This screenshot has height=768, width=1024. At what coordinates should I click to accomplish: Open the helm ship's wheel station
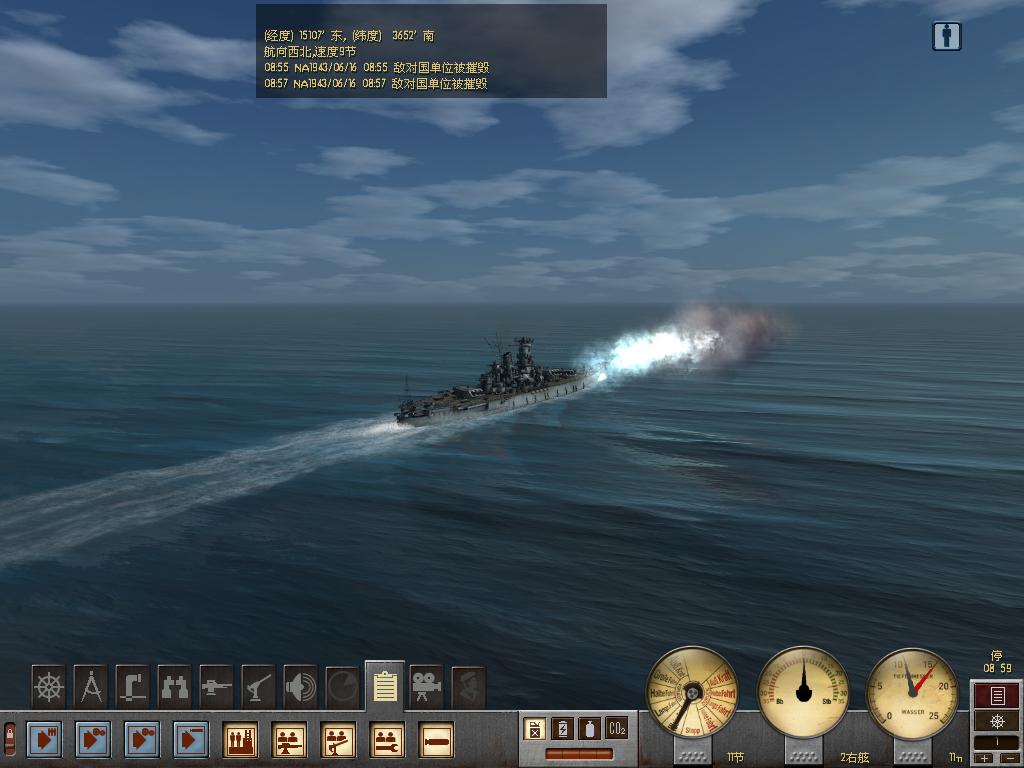(49, 687)
